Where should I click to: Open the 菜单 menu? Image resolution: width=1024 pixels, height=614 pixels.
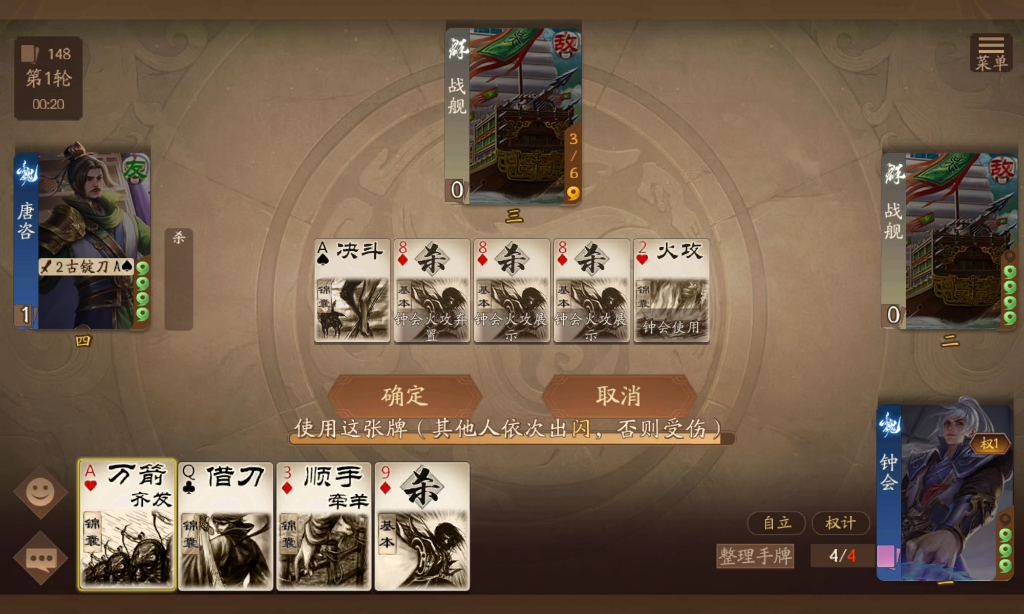click(x=991, y=53)
